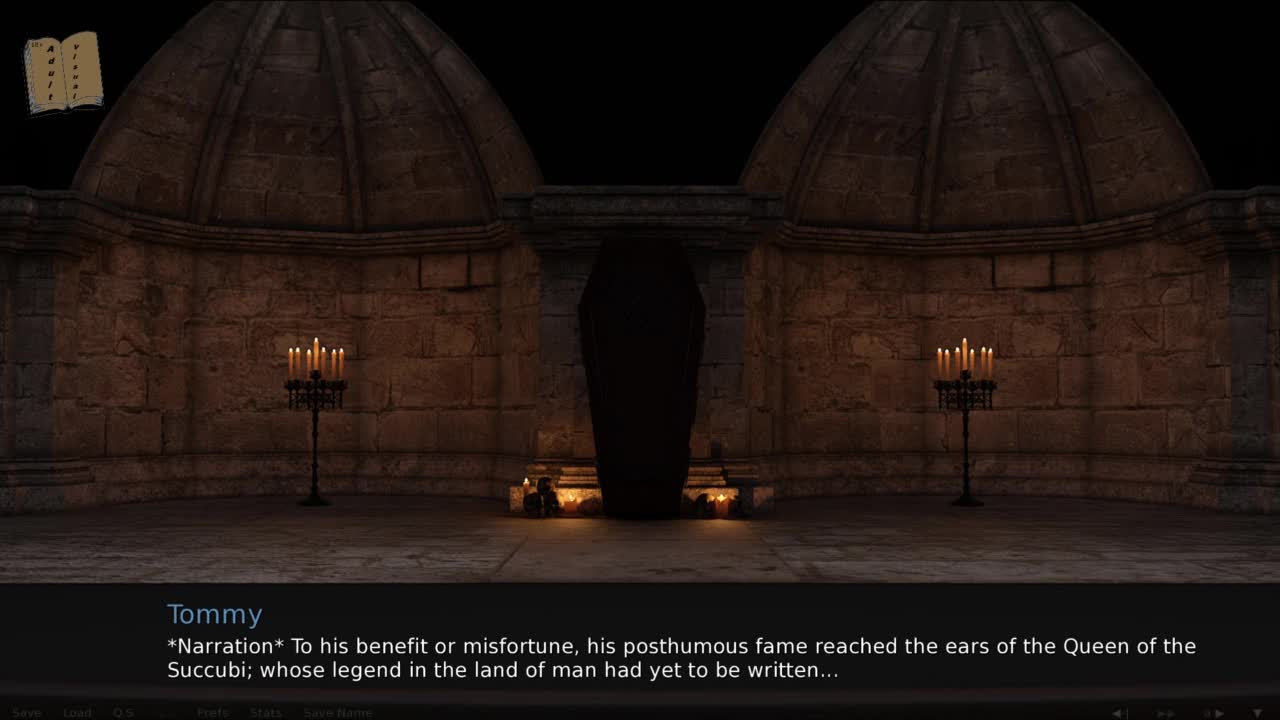Open the Save menu
Viewport: 1280px width, 720px height.
tap(27, 713)
